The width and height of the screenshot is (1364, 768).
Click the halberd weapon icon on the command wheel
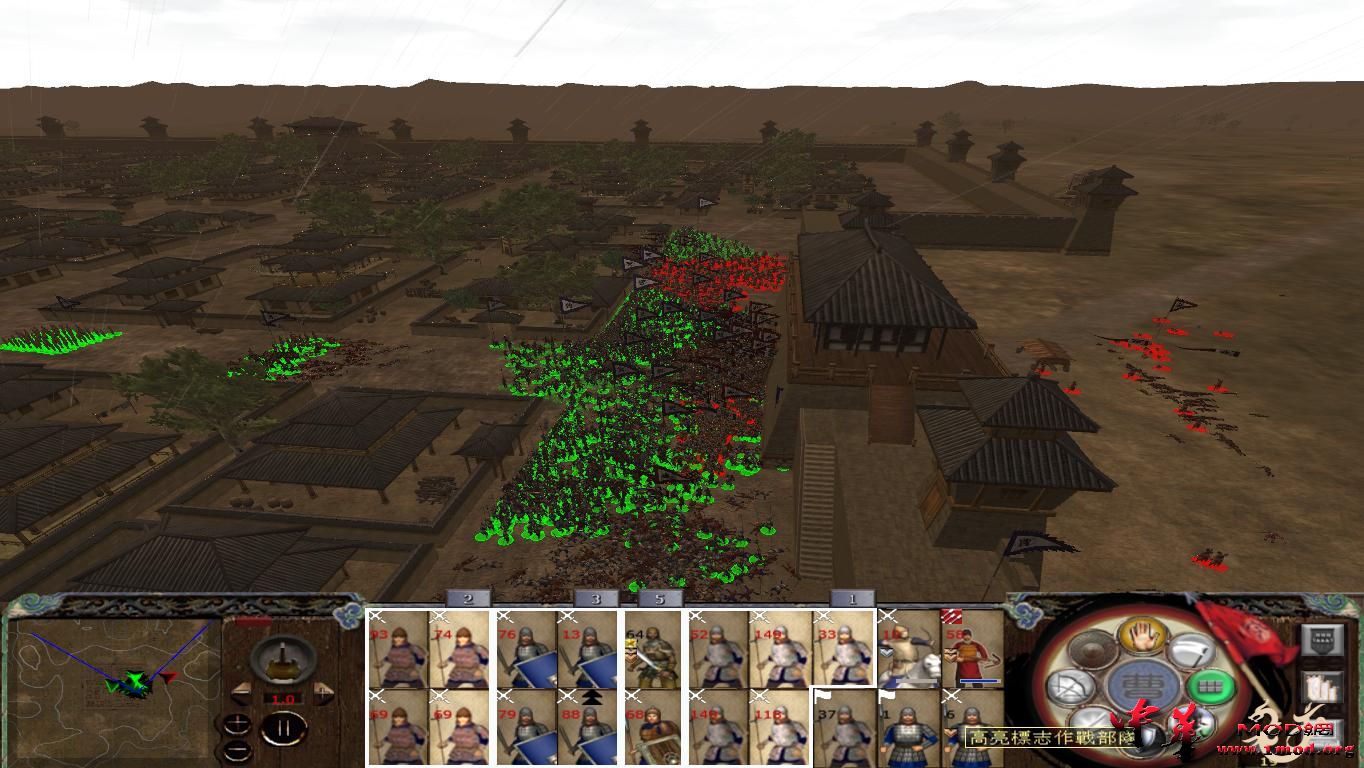[x=1188, y=650]
